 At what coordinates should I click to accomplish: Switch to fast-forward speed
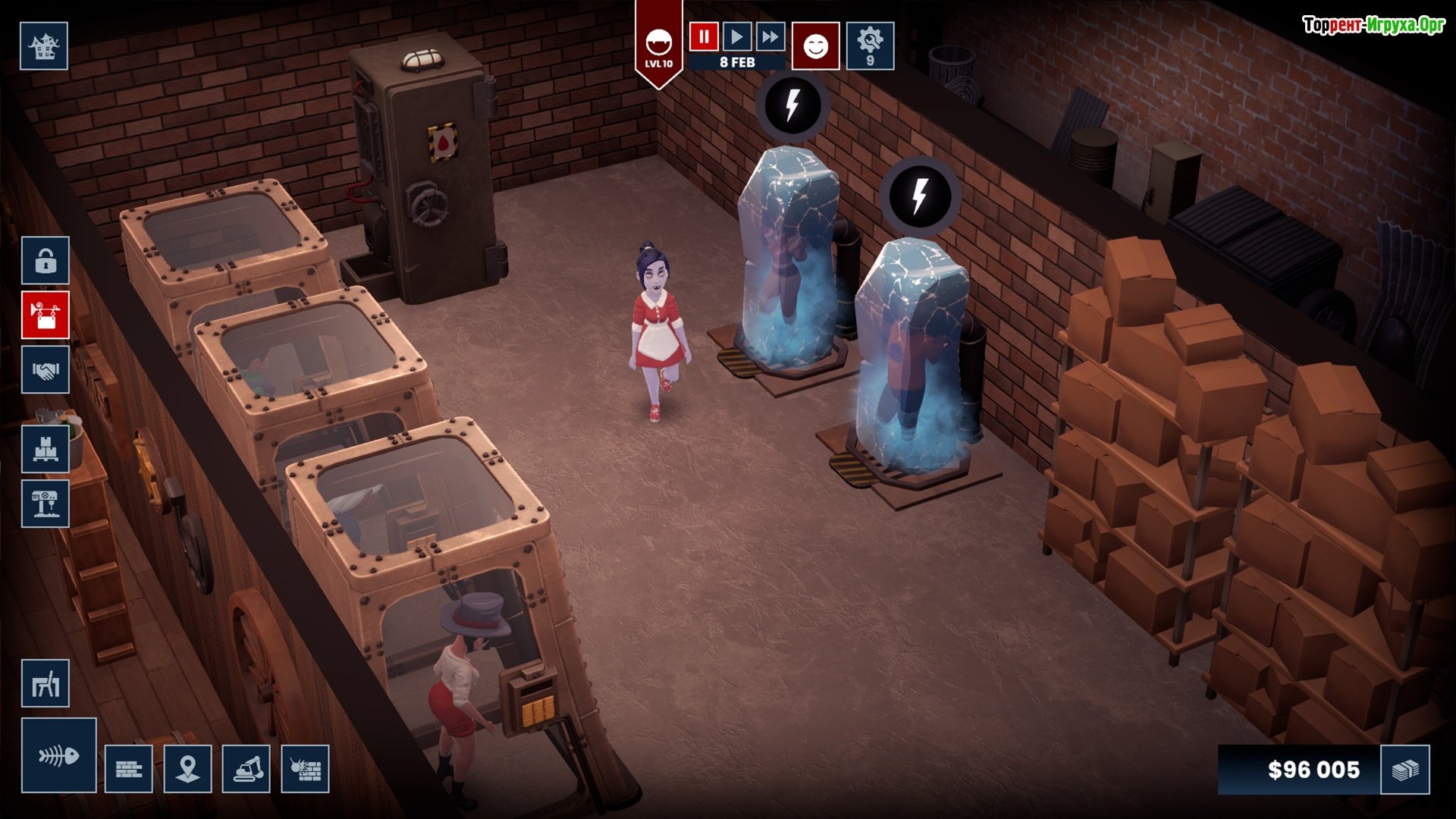[x=770, y=36]
